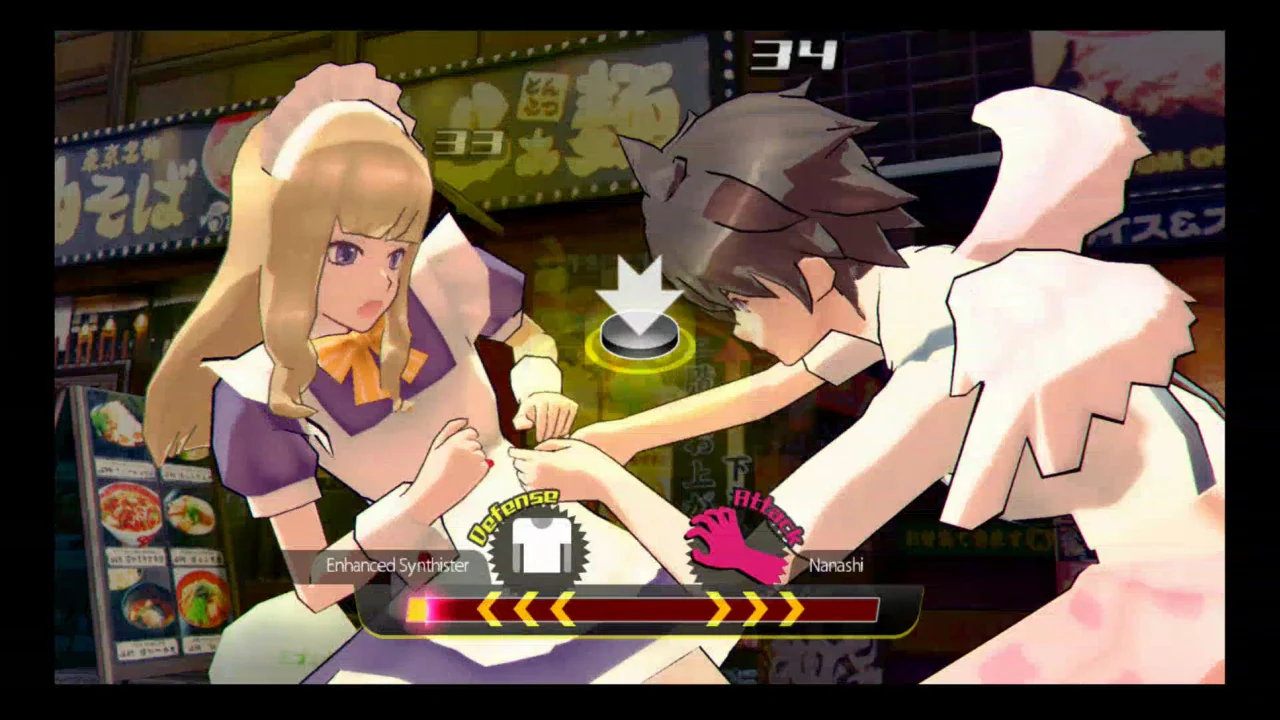Click the Nanashi label text
1280x720 pixels.
coord(837,565)
